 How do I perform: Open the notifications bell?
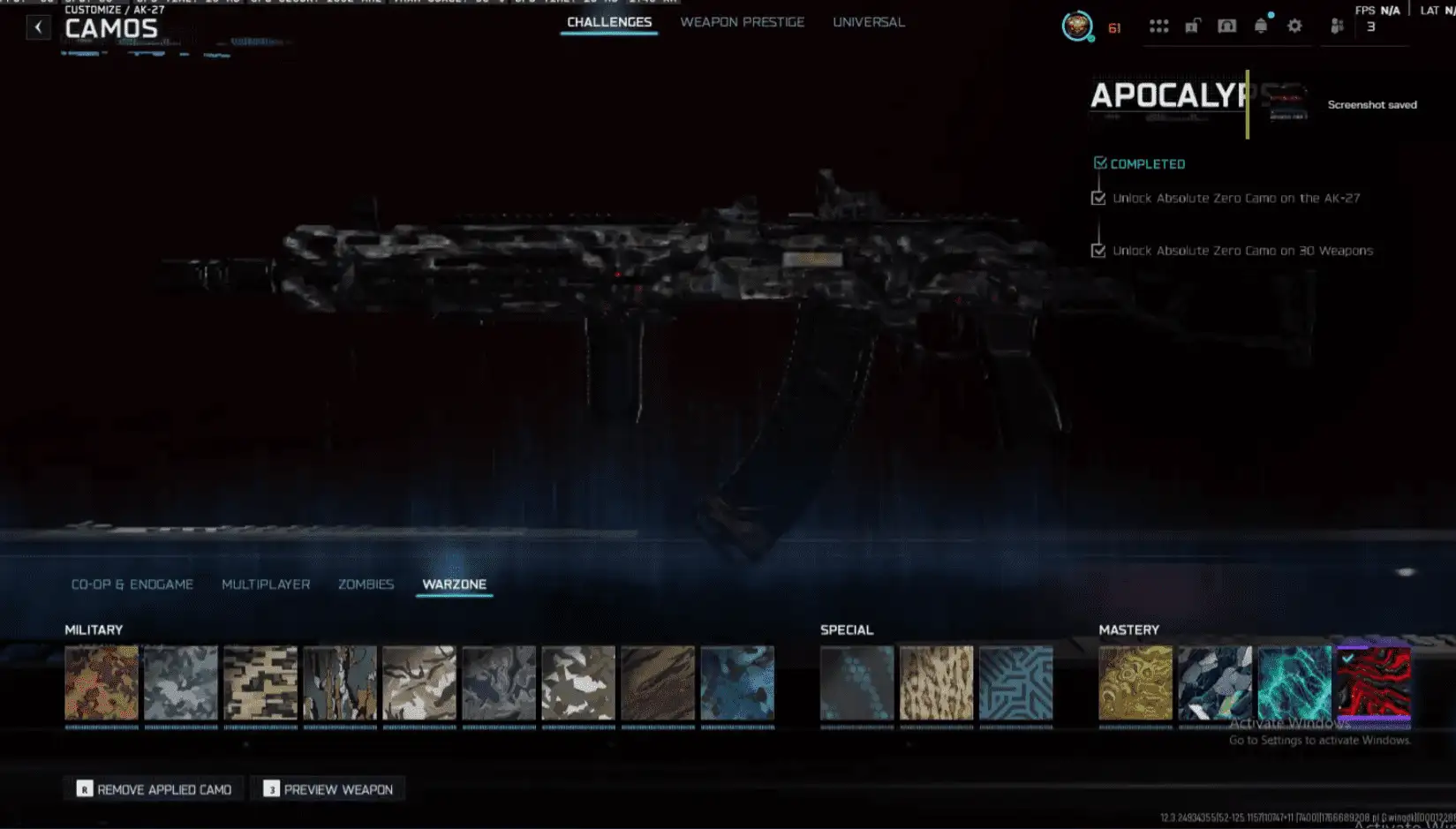[x=1261, y=26]
